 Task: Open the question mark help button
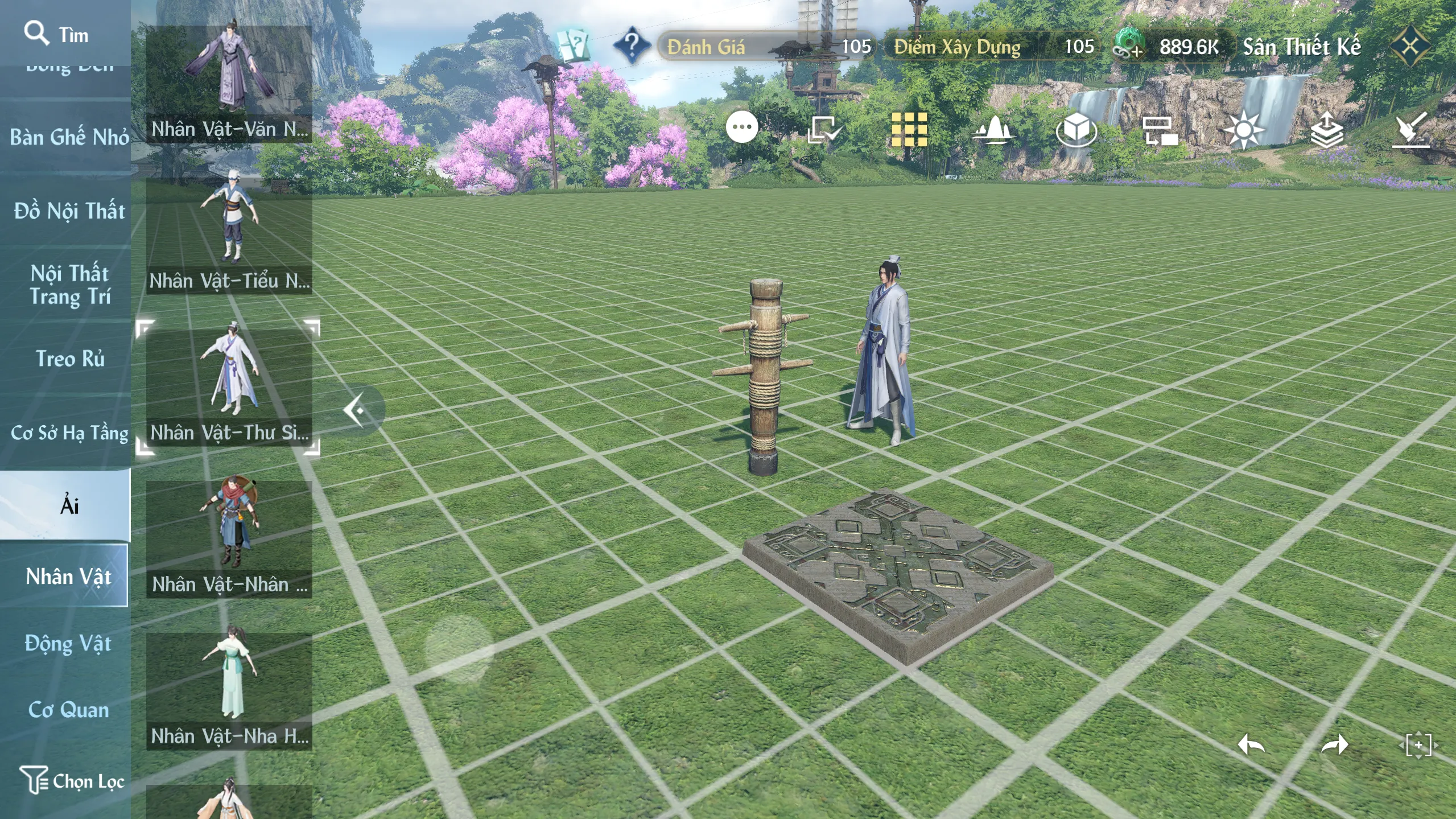(631, 44)
